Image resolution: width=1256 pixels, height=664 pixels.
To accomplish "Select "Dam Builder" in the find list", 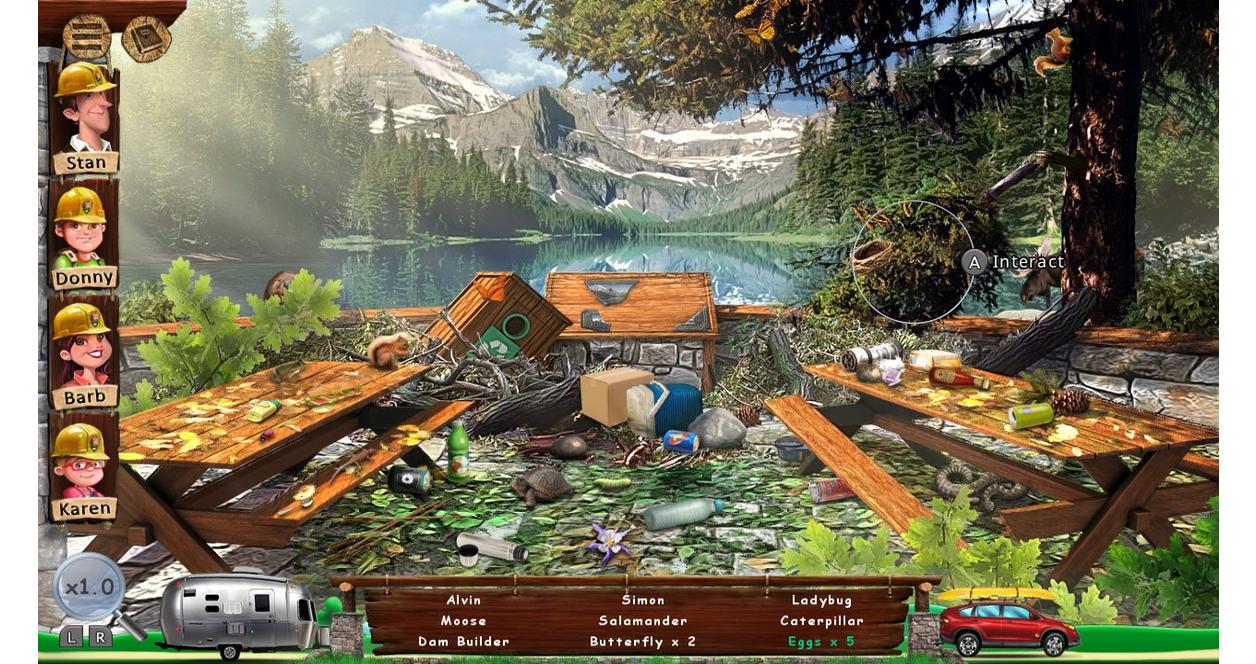I will click(x=463, y=642).
